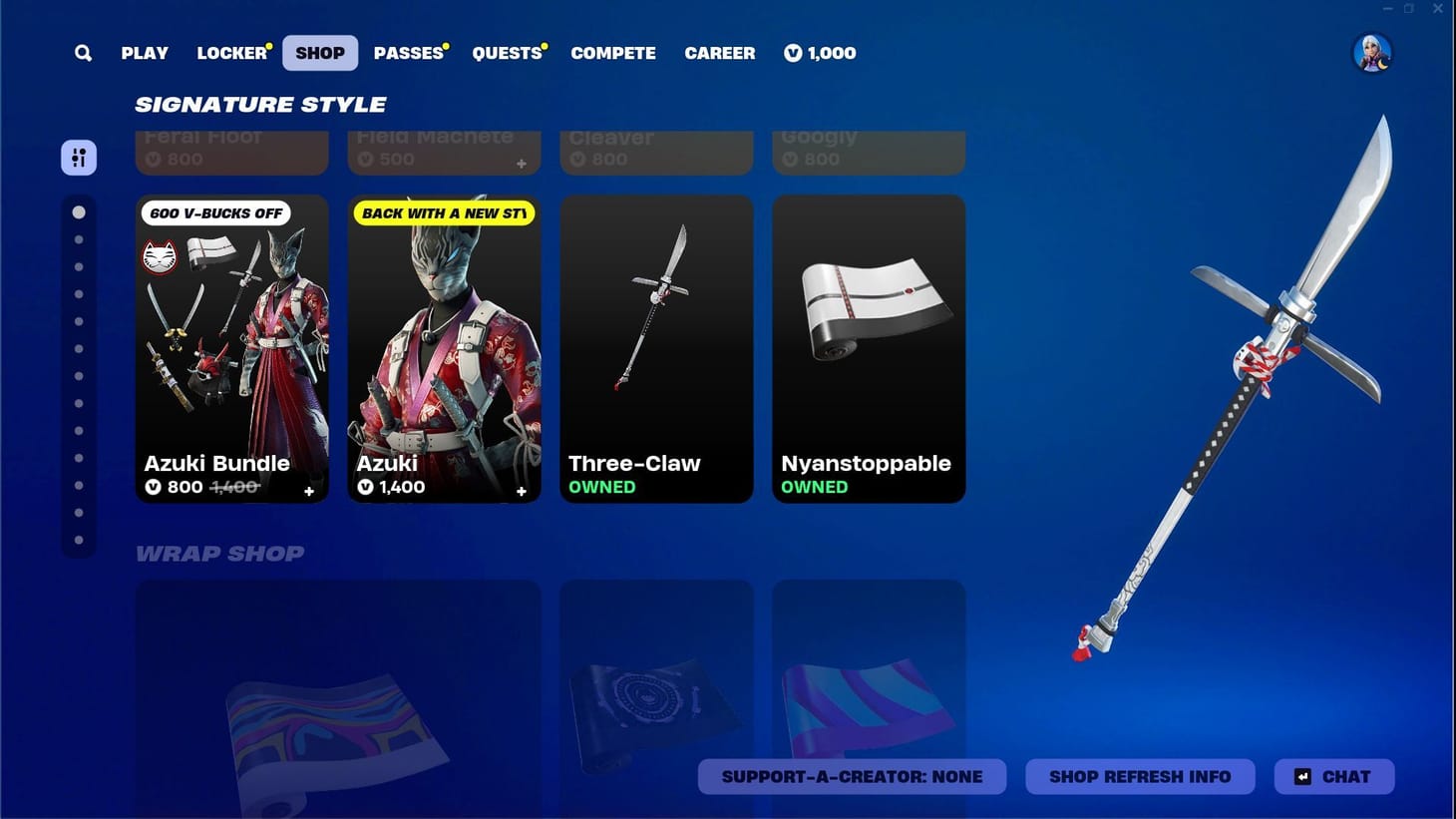Click the V-Bucks coin beside Azuki Bundle's 800 price
The image size is (1456, 819).
click(x=153, y=488)
